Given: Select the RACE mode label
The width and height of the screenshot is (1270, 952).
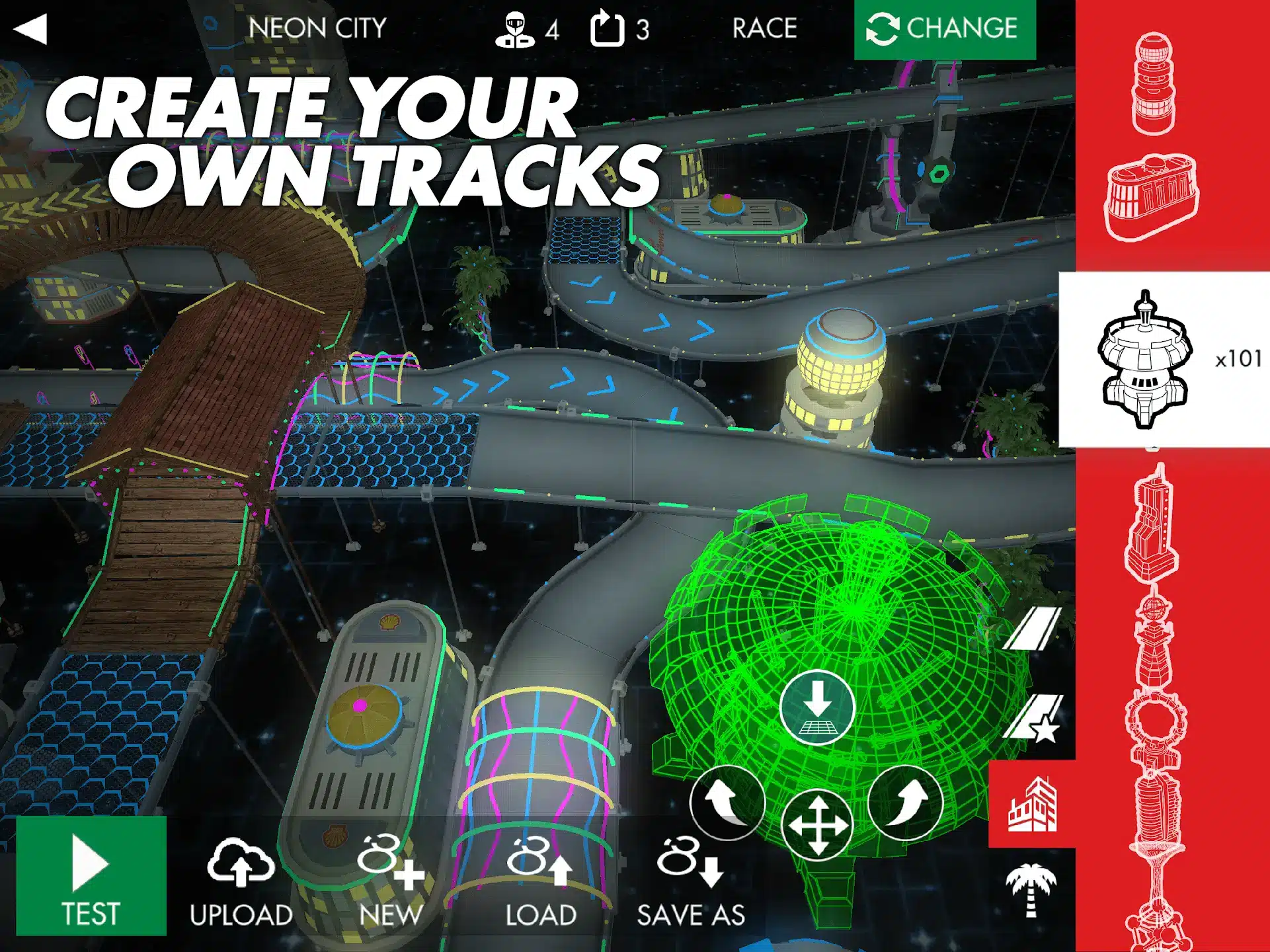Looking at the screenshot, I should click(x=764, y=28).
